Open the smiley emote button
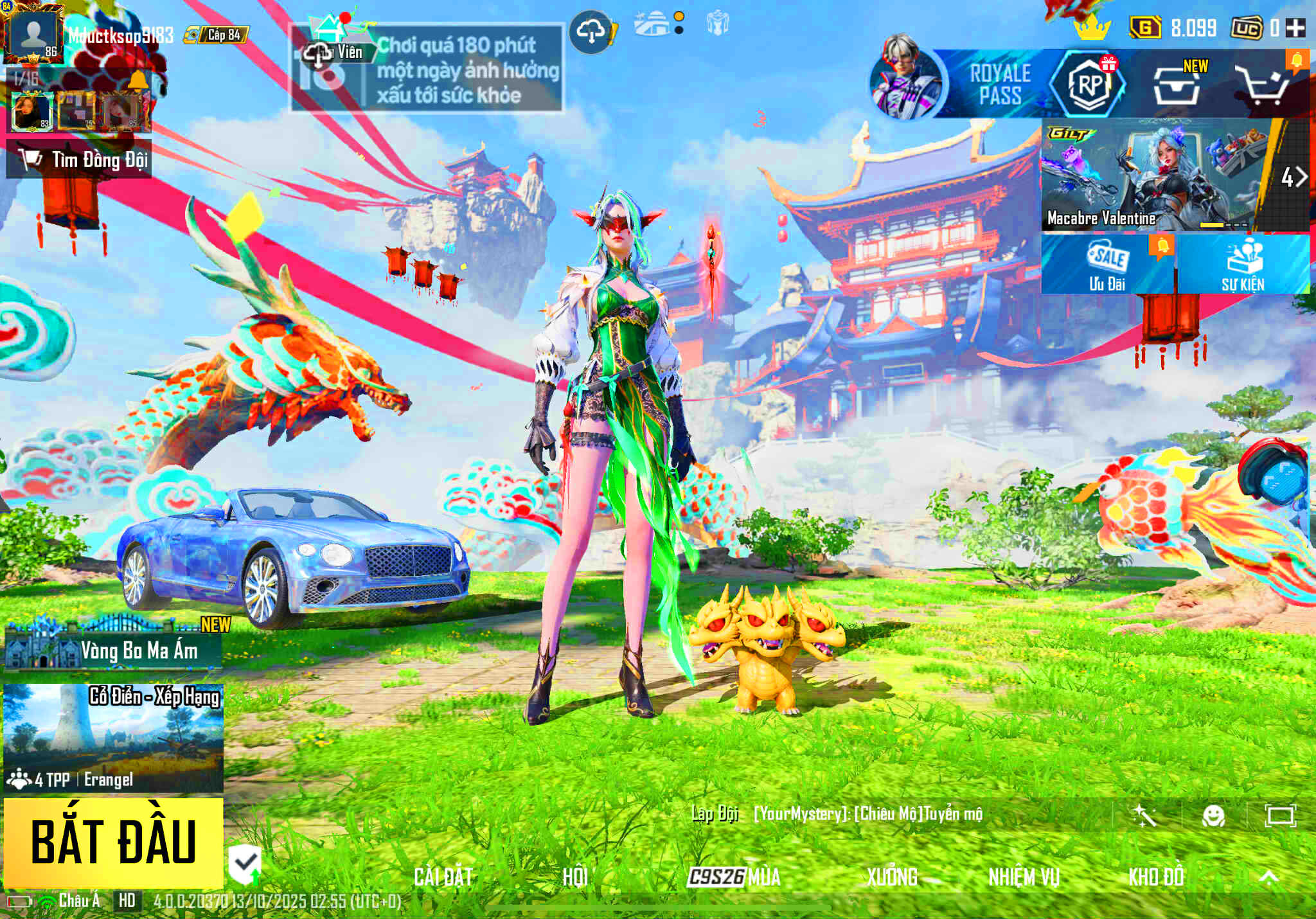1316x919 pixels. (x=1213, y=816)
